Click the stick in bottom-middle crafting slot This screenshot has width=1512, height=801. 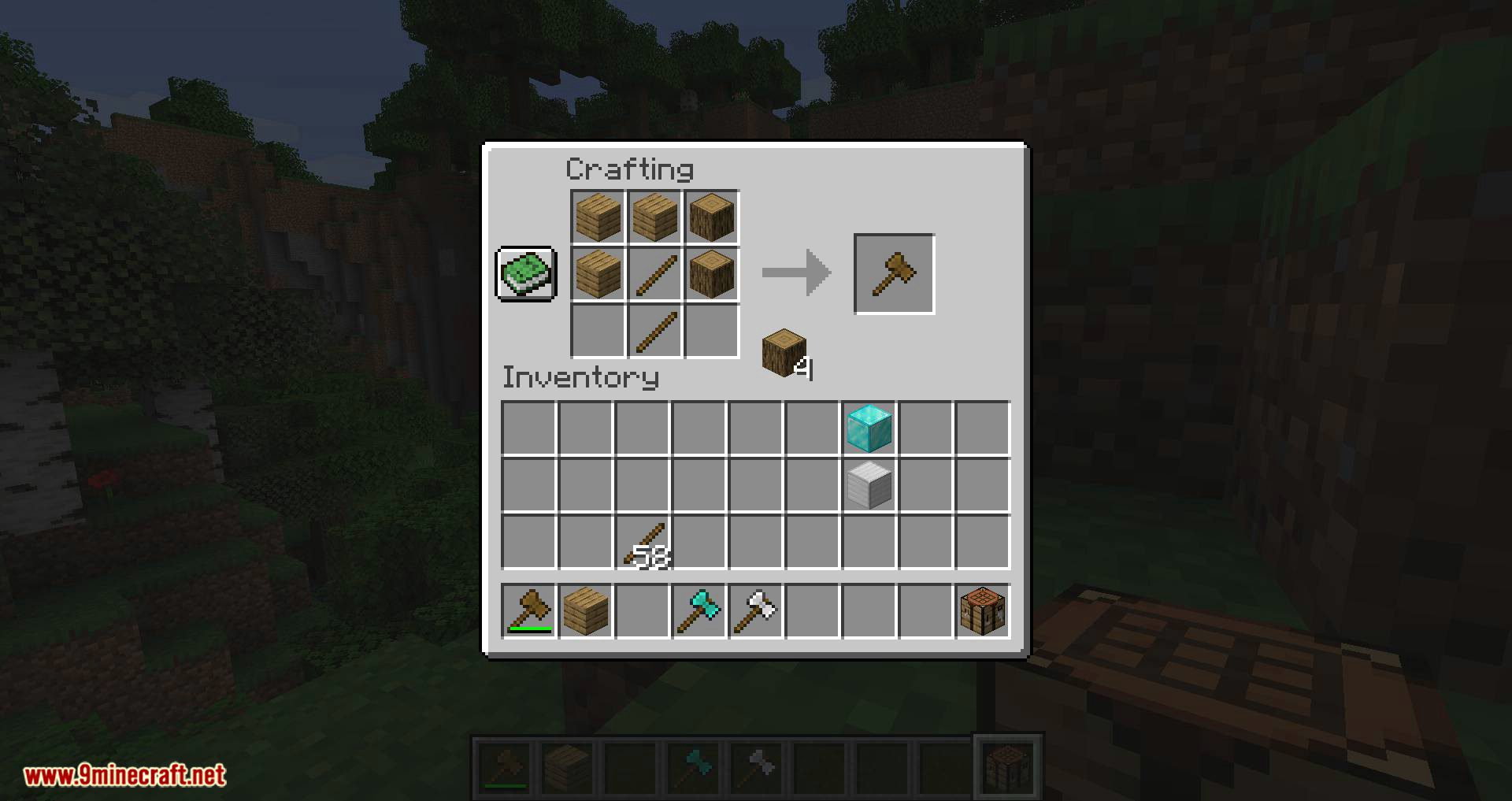(x=654, y=331)
